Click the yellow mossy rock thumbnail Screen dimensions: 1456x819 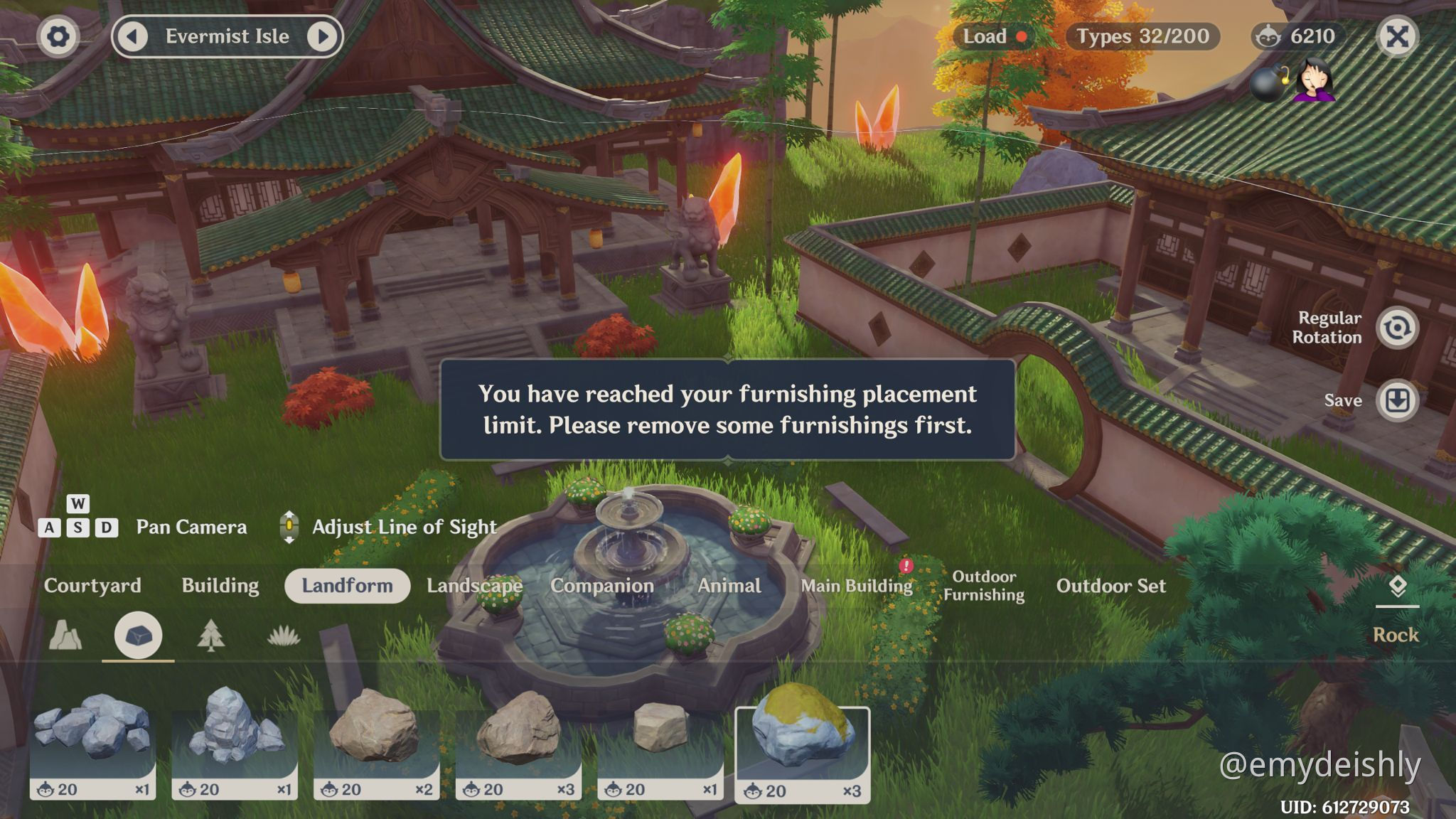pos(803,736)
